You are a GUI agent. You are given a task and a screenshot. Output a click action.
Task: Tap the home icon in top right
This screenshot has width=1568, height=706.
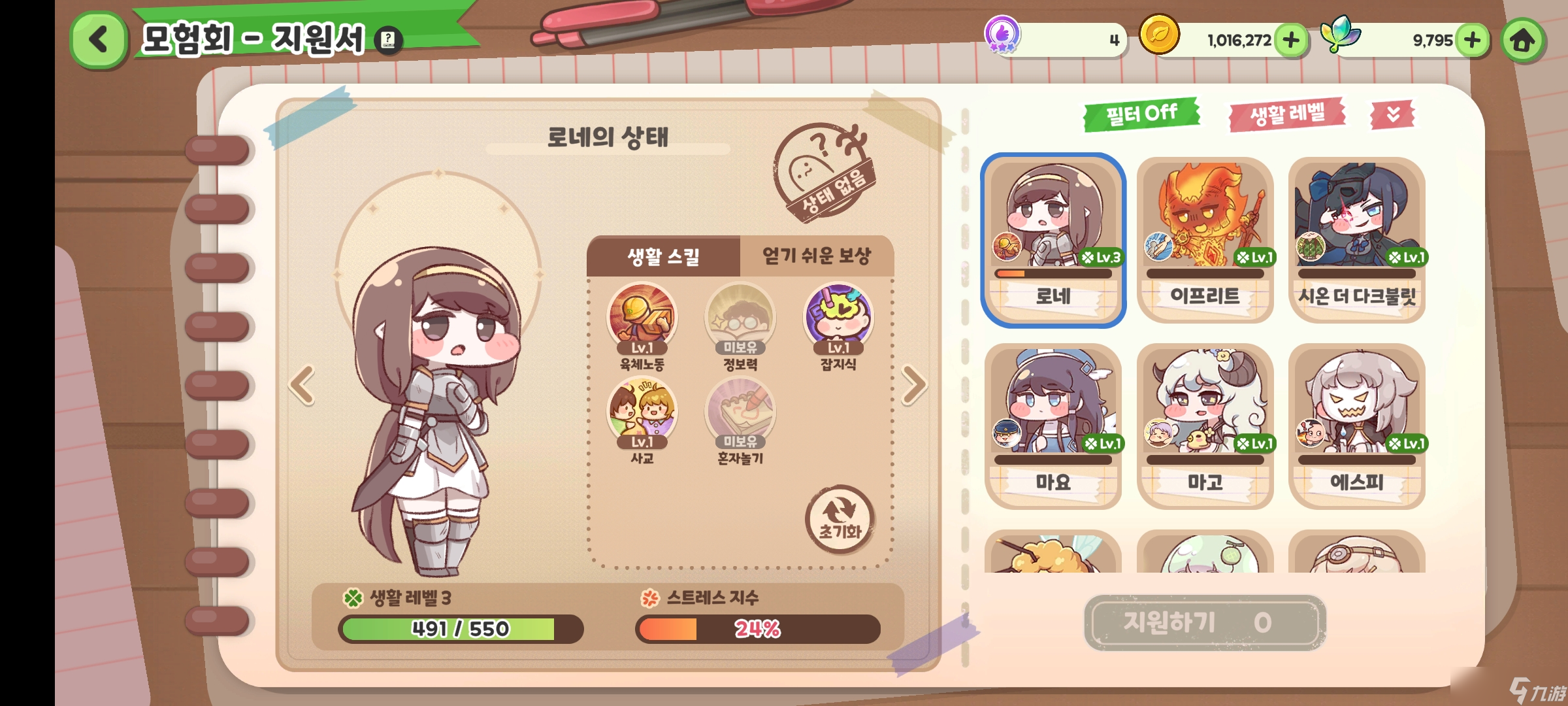point(1524,41)
